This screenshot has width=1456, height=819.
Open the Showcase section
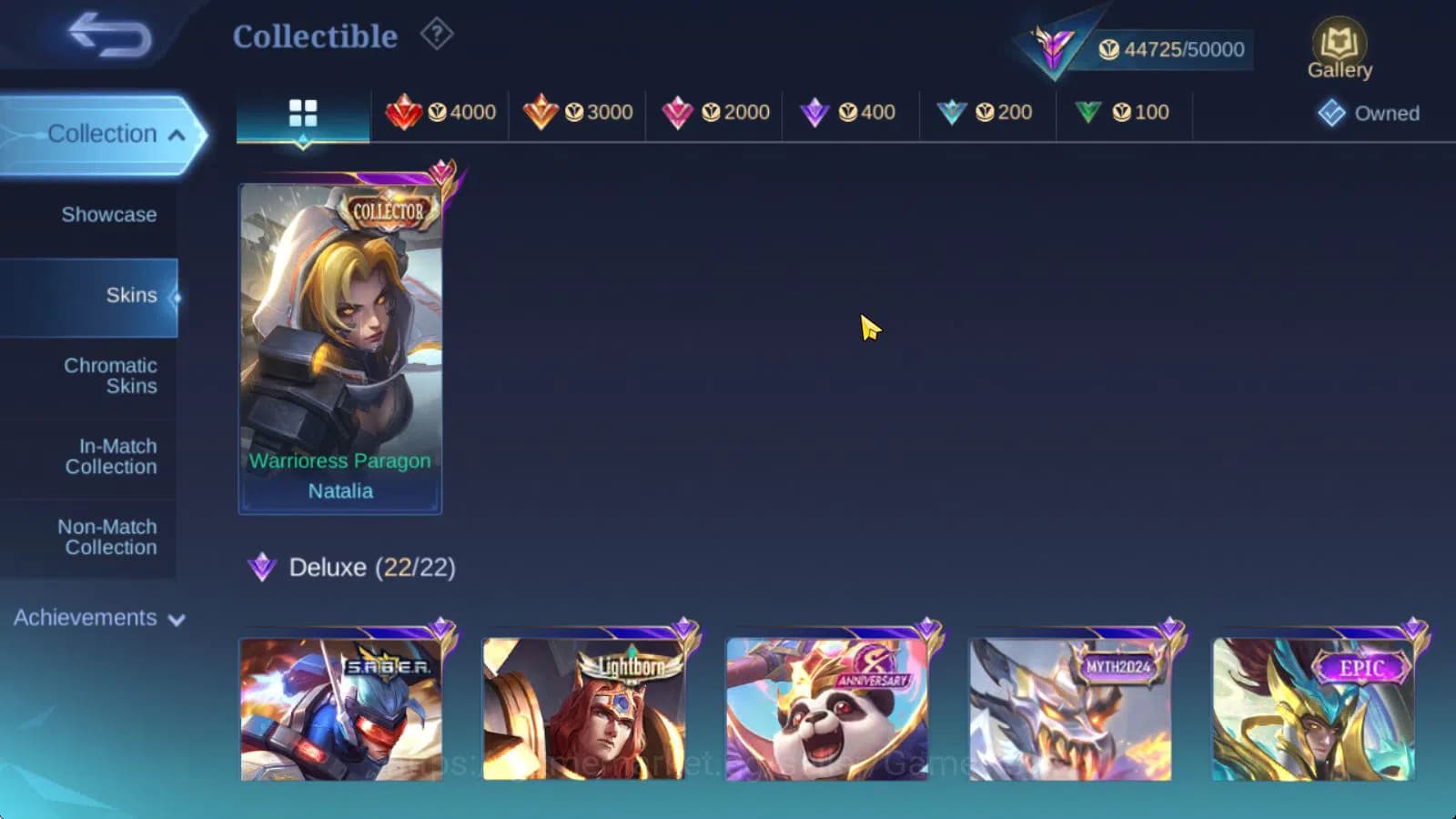pos(108,215)
